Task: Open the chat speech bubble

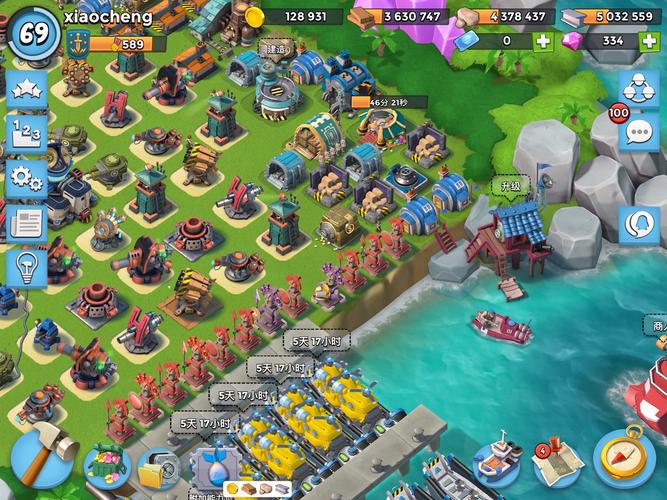Action: [x=637, y=132]
